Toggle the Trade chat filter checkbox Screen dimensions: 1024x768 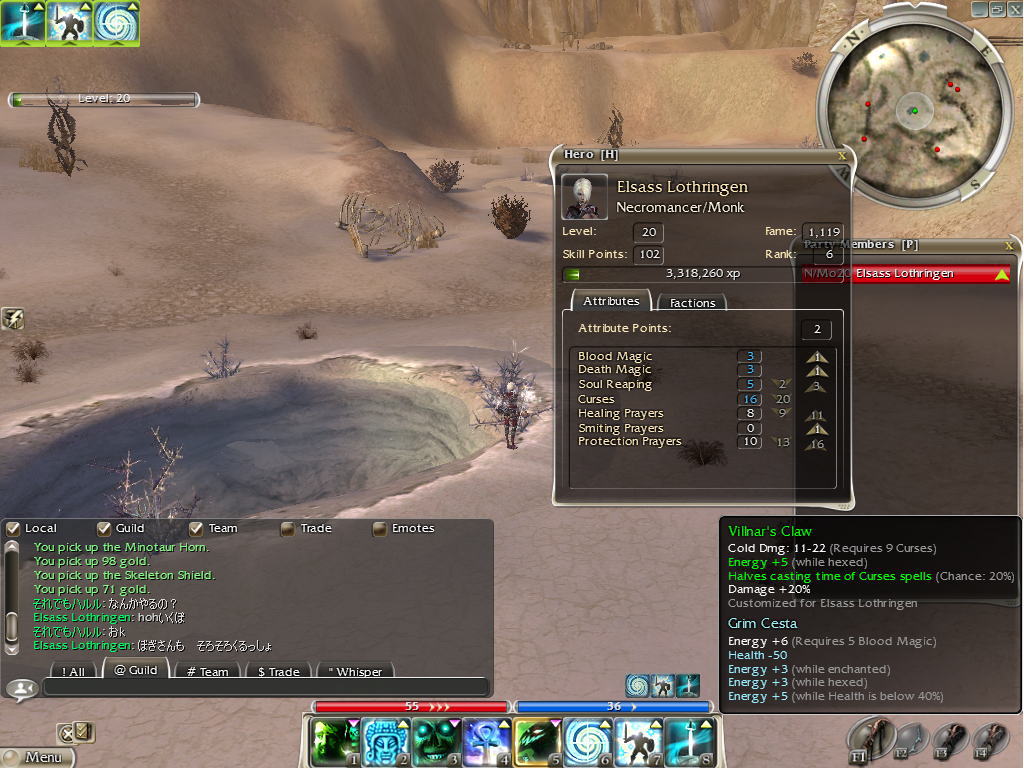point(288,528)
